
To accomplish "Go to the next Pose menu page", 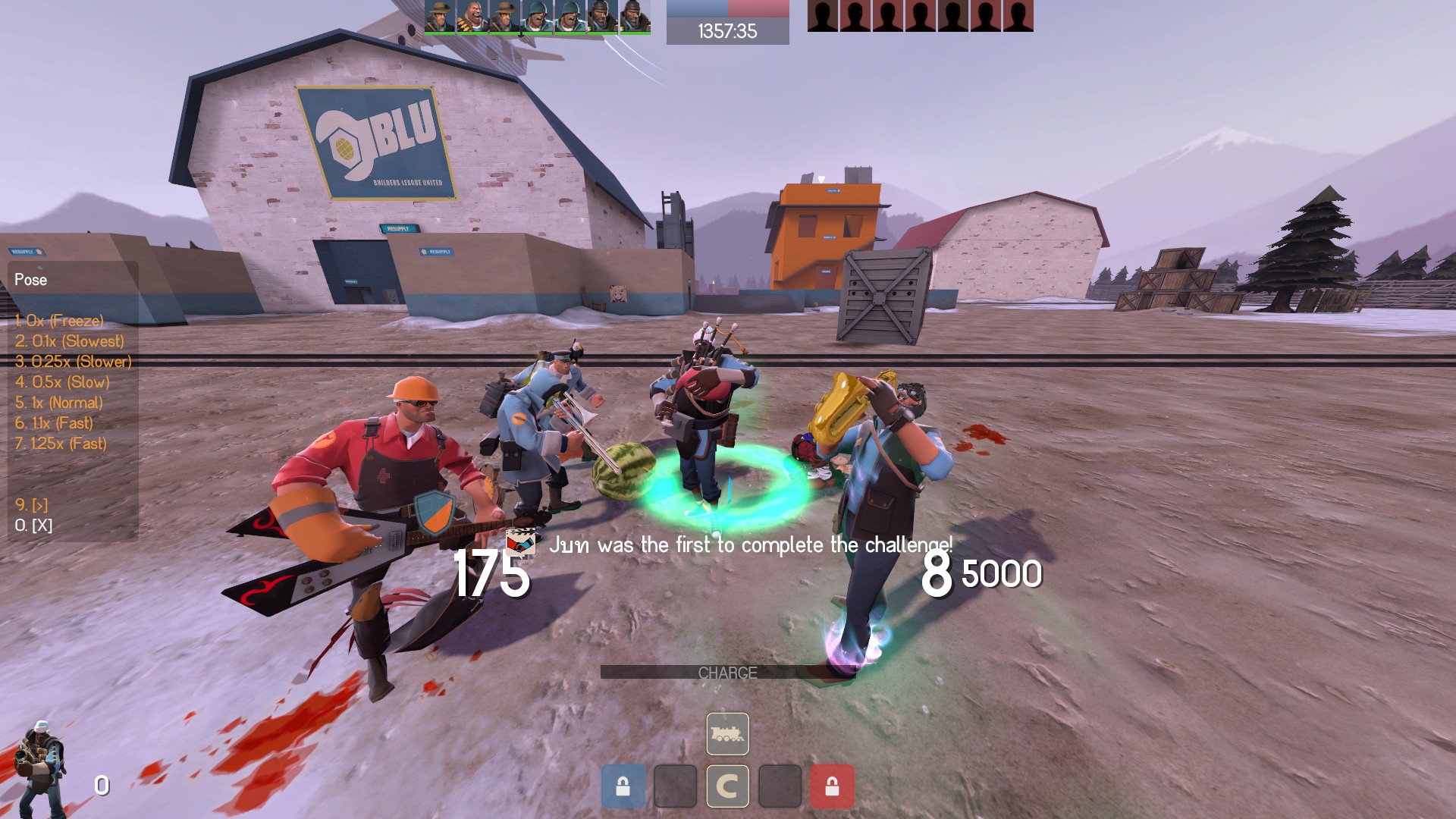I will 31,505.
